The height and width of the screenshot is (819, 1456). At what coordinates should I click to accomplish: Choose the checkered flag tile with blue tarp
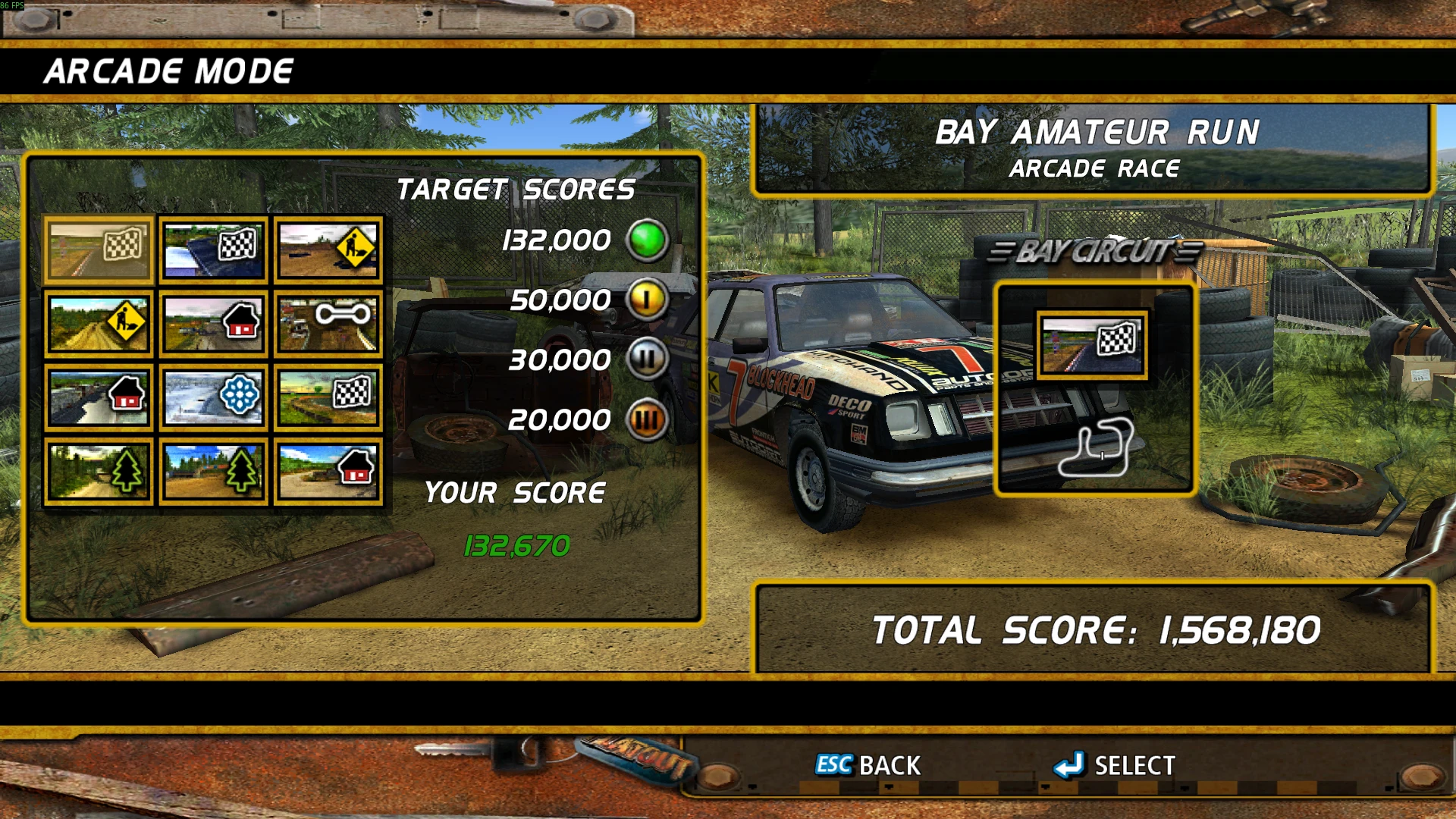tap(213, 249)
